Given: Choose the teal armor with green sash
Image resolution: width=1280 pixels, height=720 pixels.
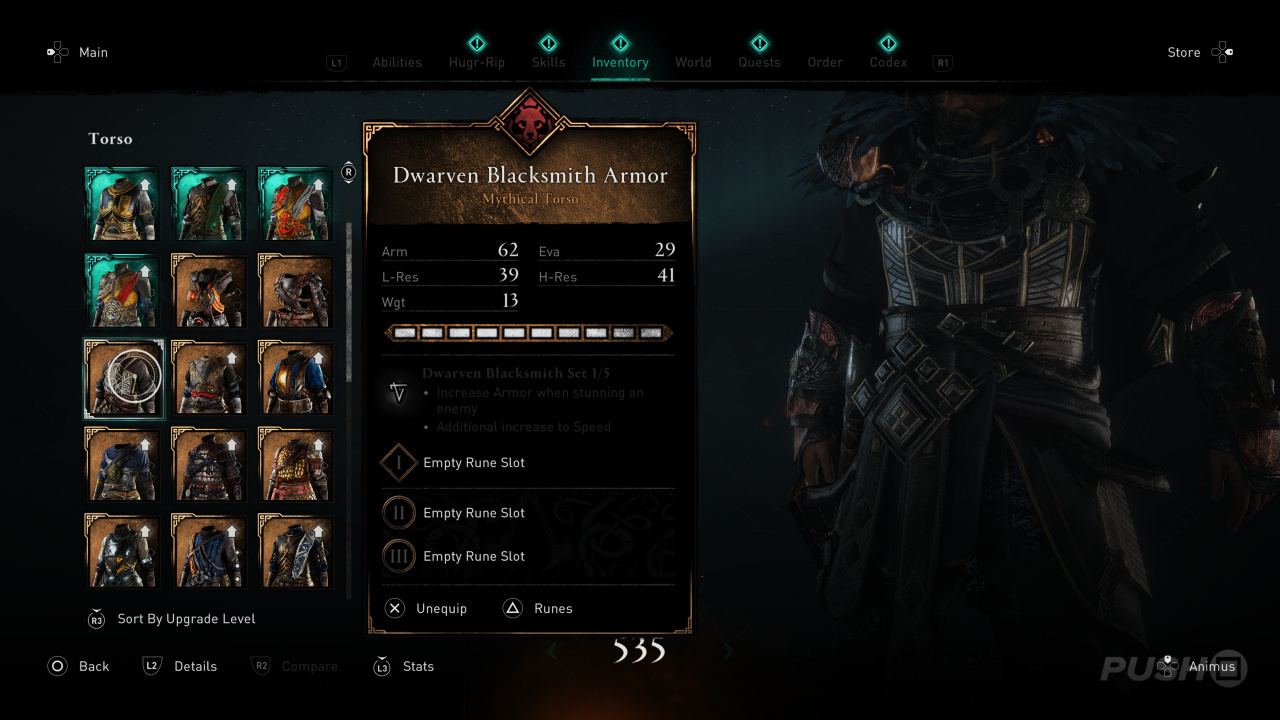Looking at the screenshot, I should 209,205.
